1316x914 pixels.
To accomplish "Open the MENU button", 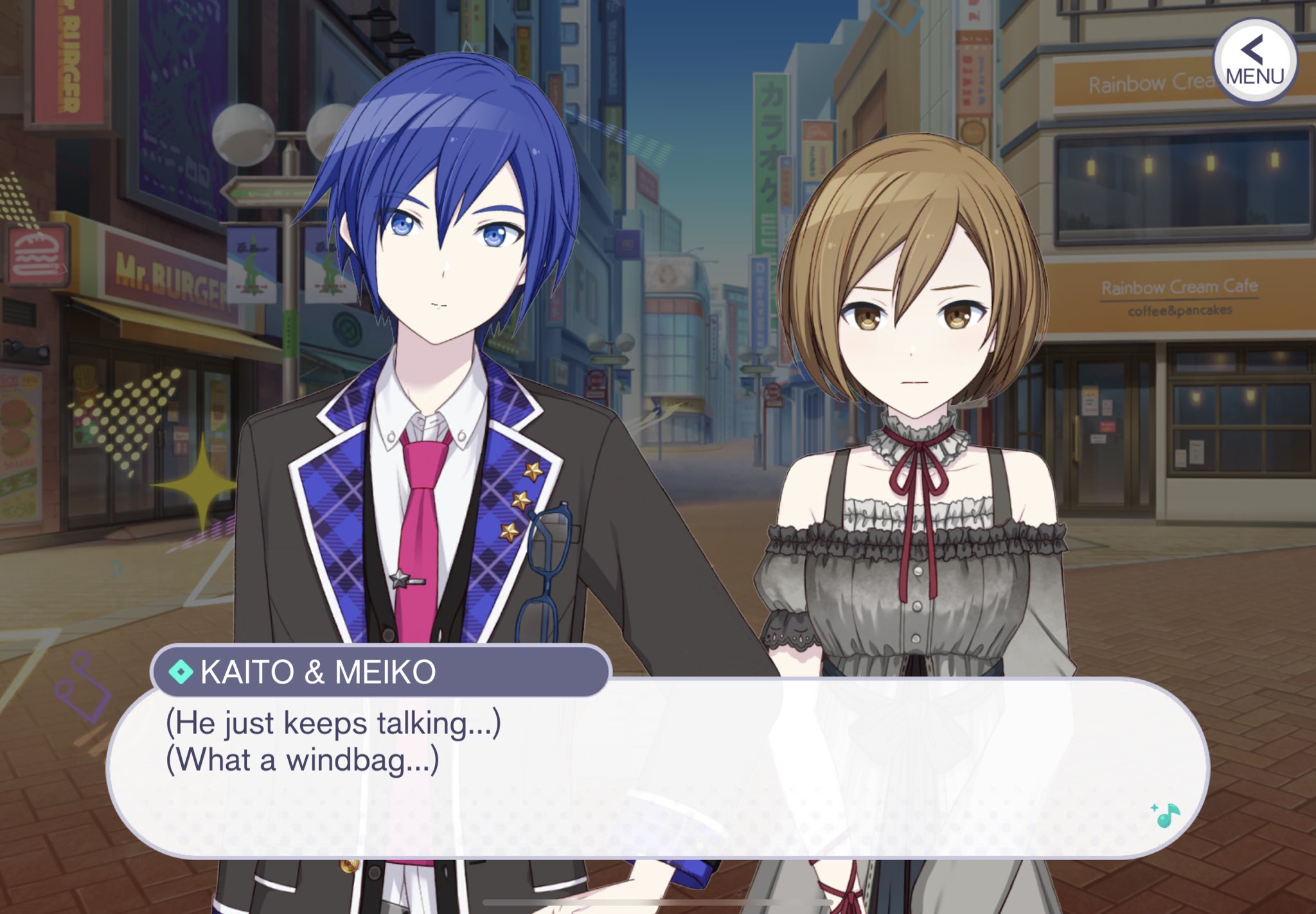I will click(x=1254, y=62).
